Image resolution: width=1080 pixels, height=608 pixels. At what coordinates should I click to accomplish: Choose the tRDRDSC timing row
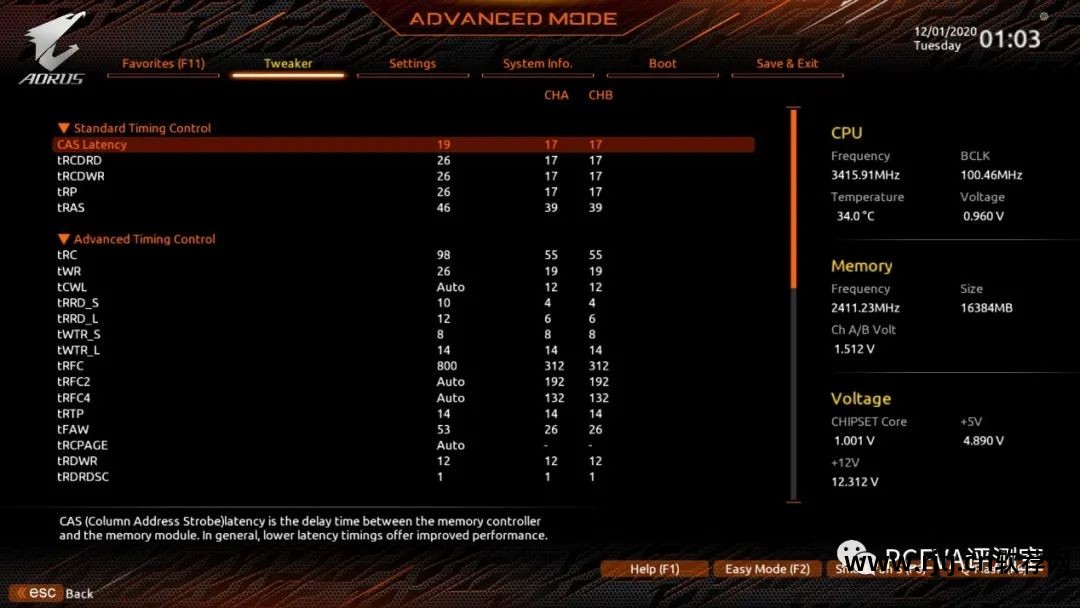tap(83, 477)
